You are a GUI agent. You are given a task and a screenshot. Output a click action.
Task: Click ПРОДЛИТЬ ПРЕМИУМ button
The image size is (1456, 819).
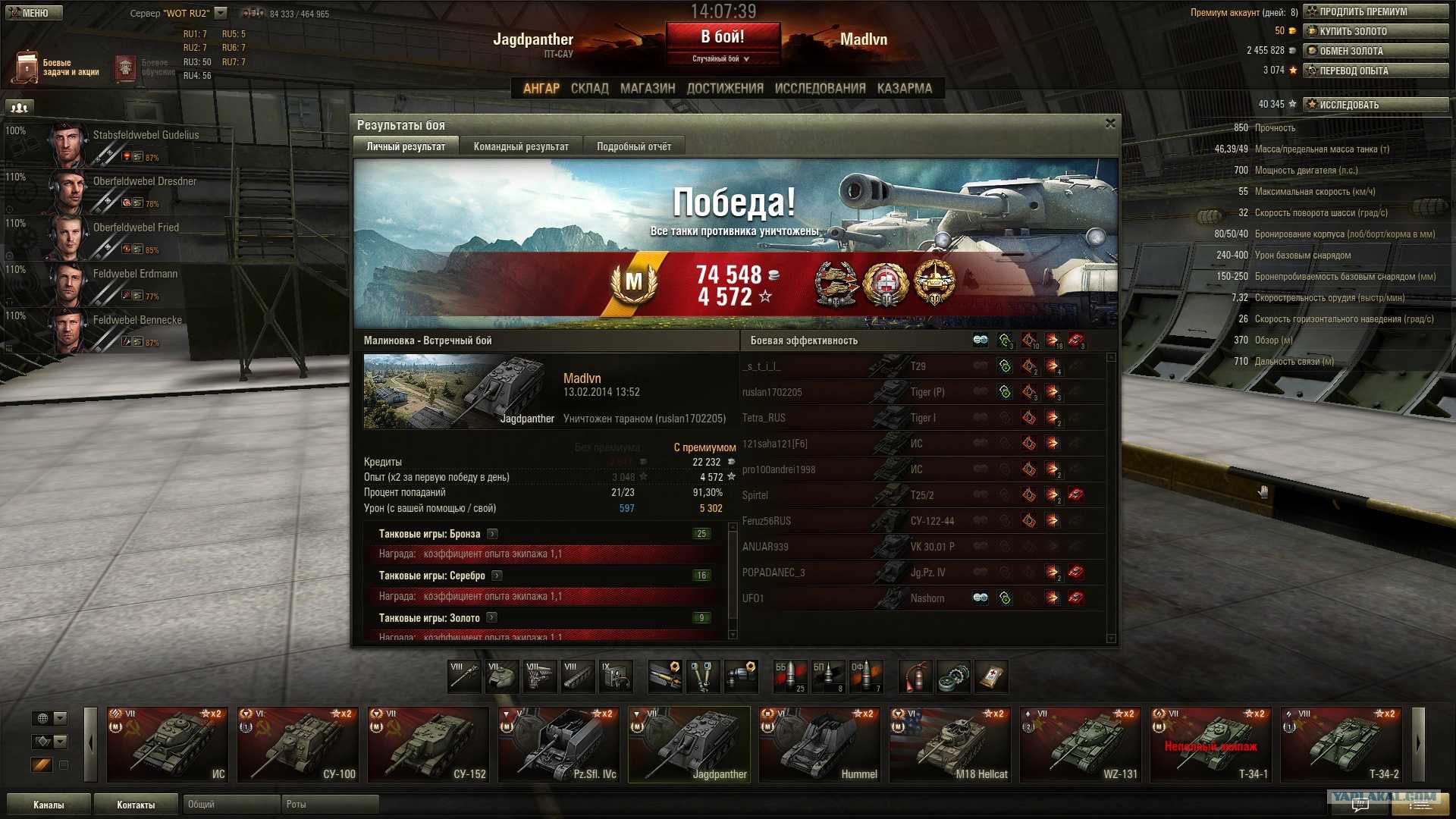pyautogui.click(x=1375, y=11)
